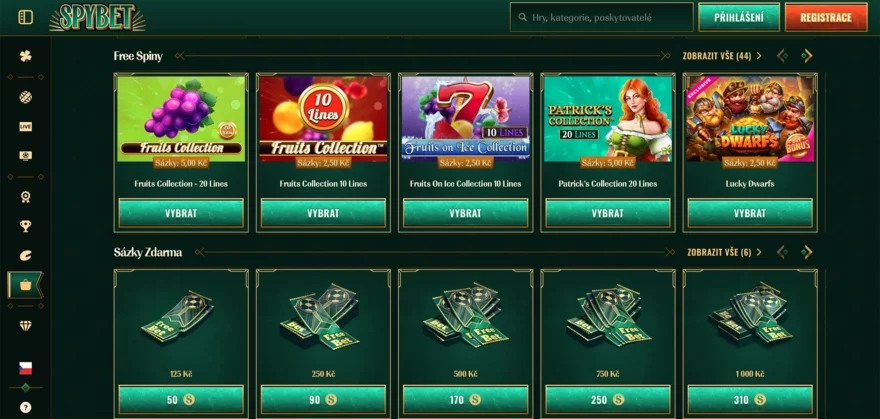The image size is (880, 419).
Task: Toggle the sidebar menu icon
Action: click(25, 17)
